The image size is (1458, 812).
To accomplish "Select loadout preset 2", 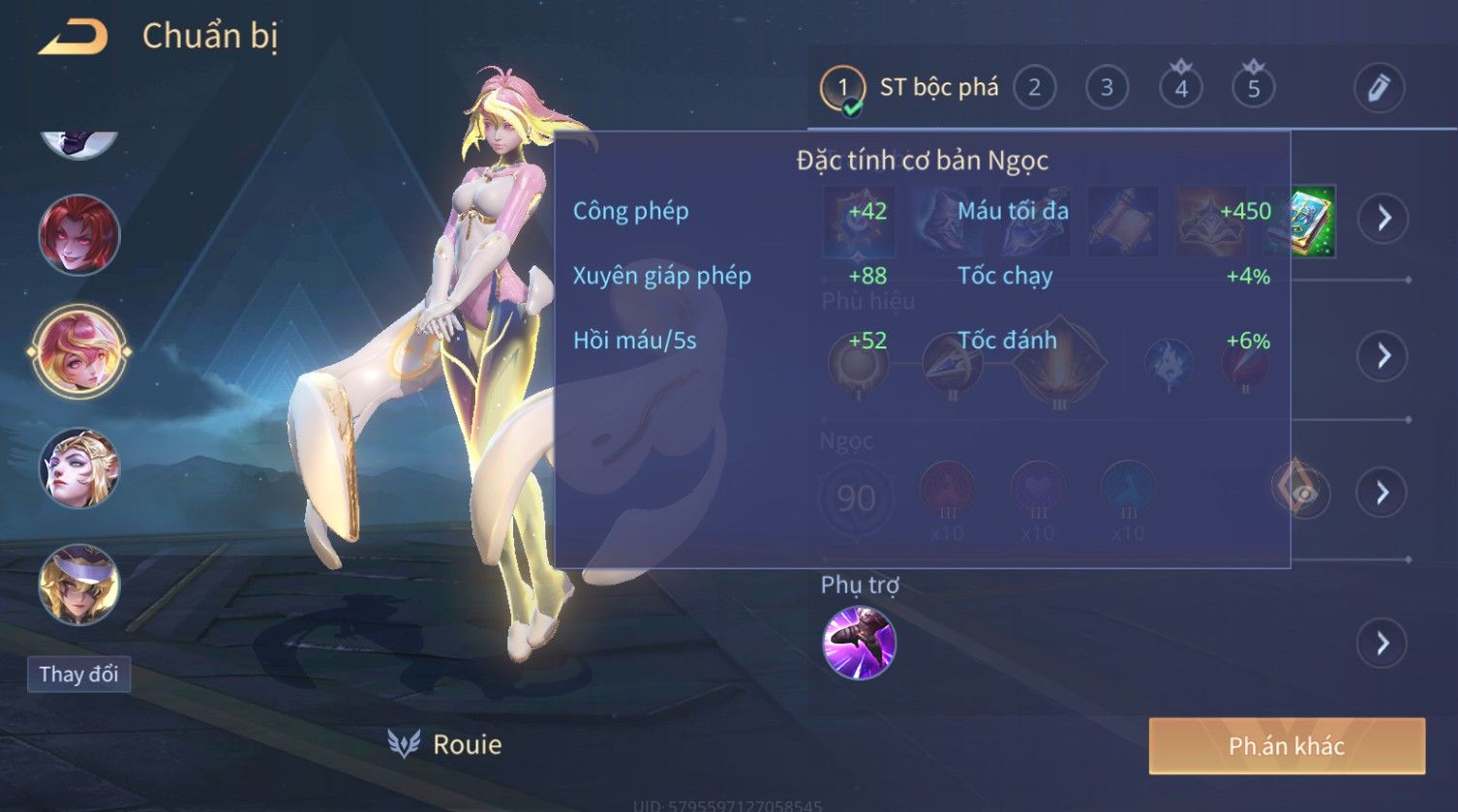I will click(1034, 88).
